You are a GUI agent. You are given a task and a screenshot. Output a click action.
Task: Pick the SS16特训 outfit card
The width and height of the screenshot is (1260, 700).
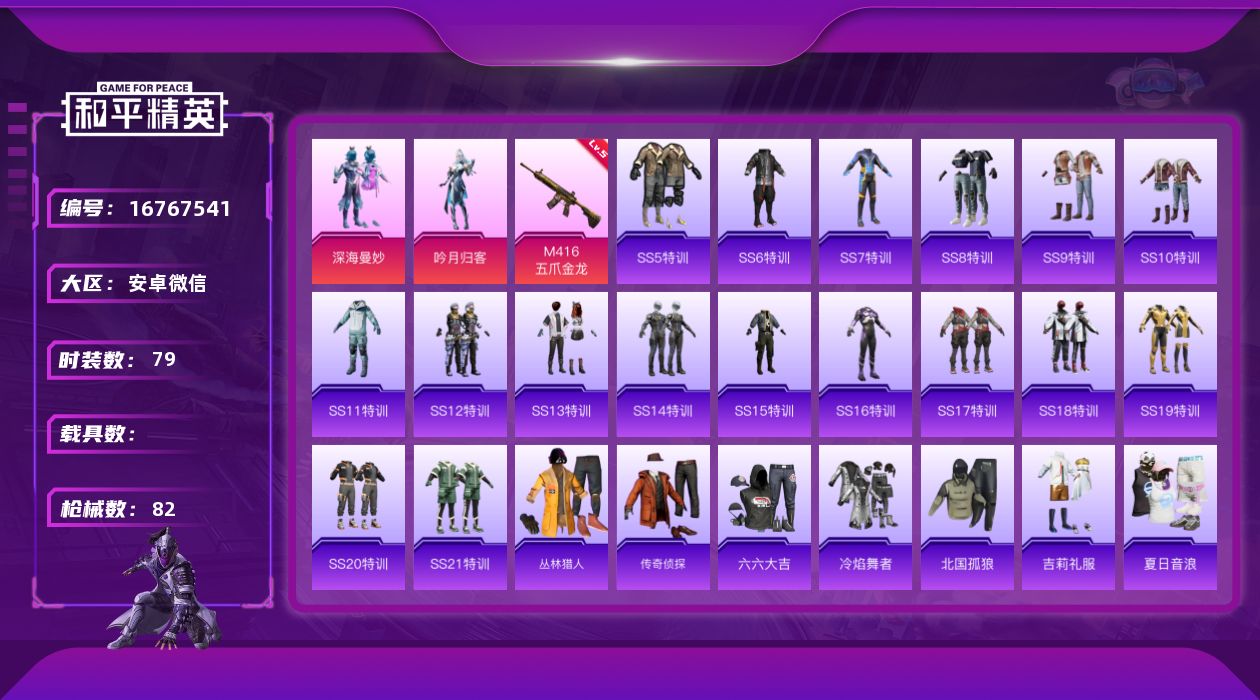click(865, 364)
